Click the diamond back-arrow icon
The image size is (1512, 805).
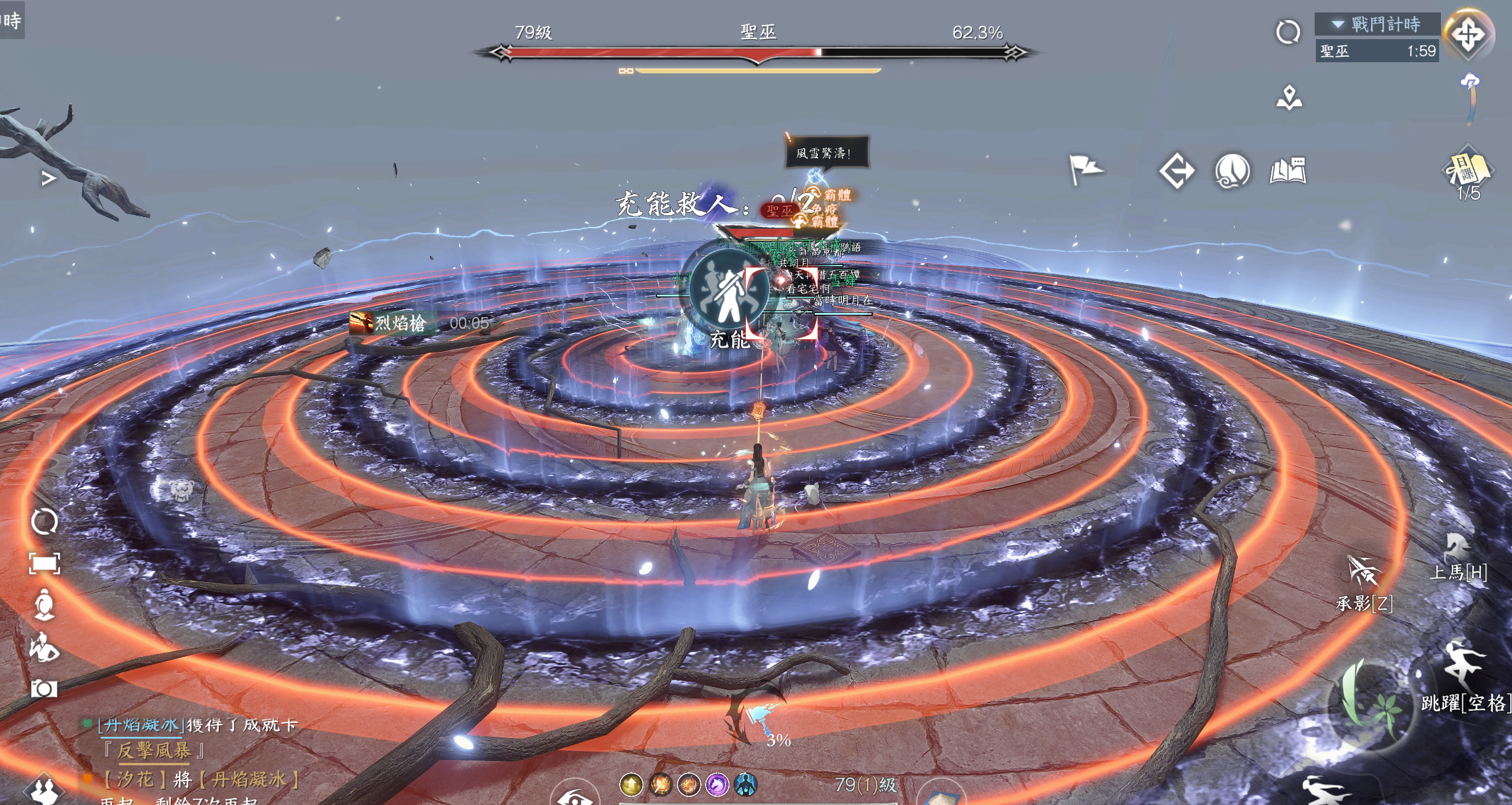(1176, 171)
